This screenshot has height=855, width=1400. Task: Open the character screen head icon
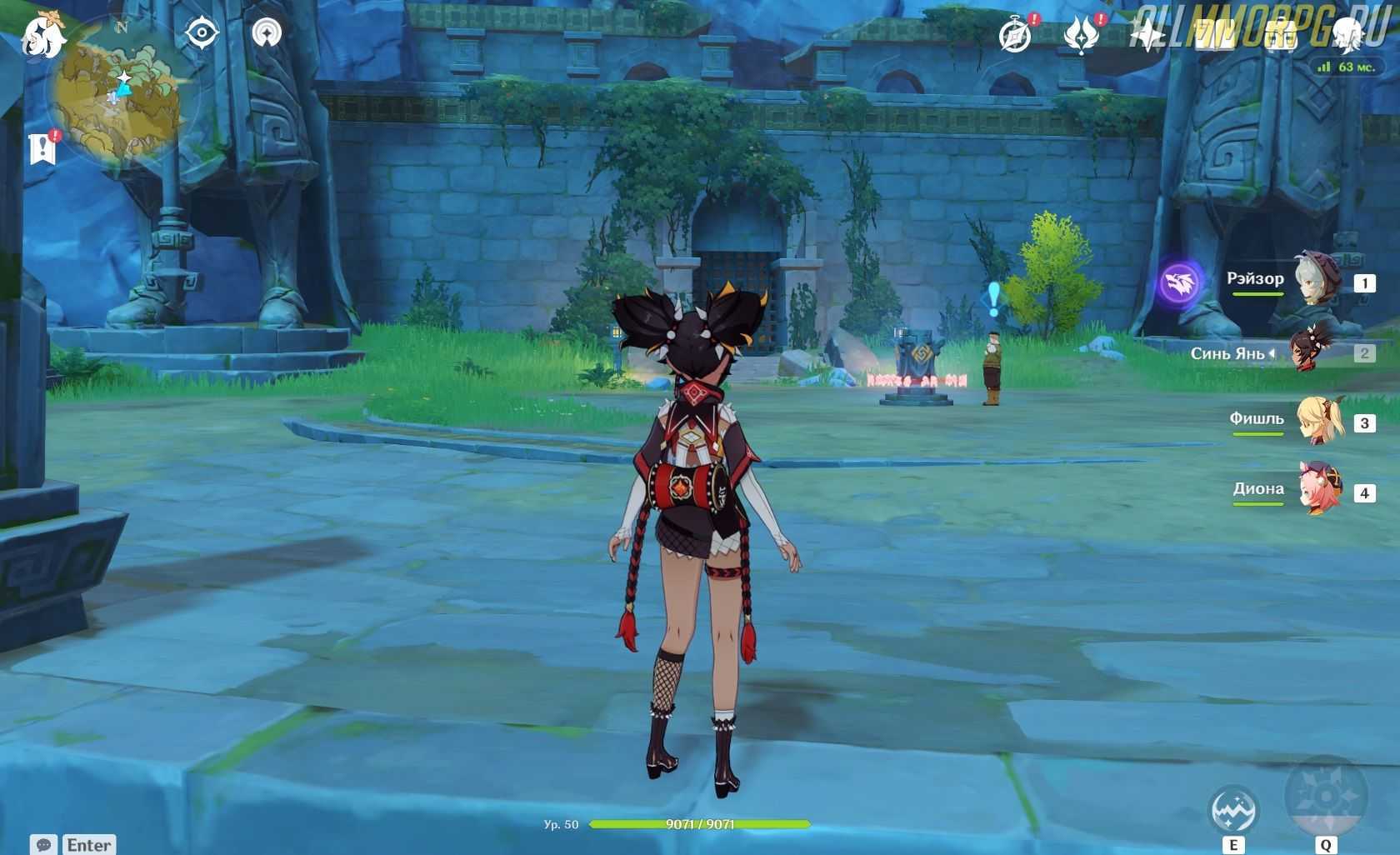click(x=1347, y=36)
